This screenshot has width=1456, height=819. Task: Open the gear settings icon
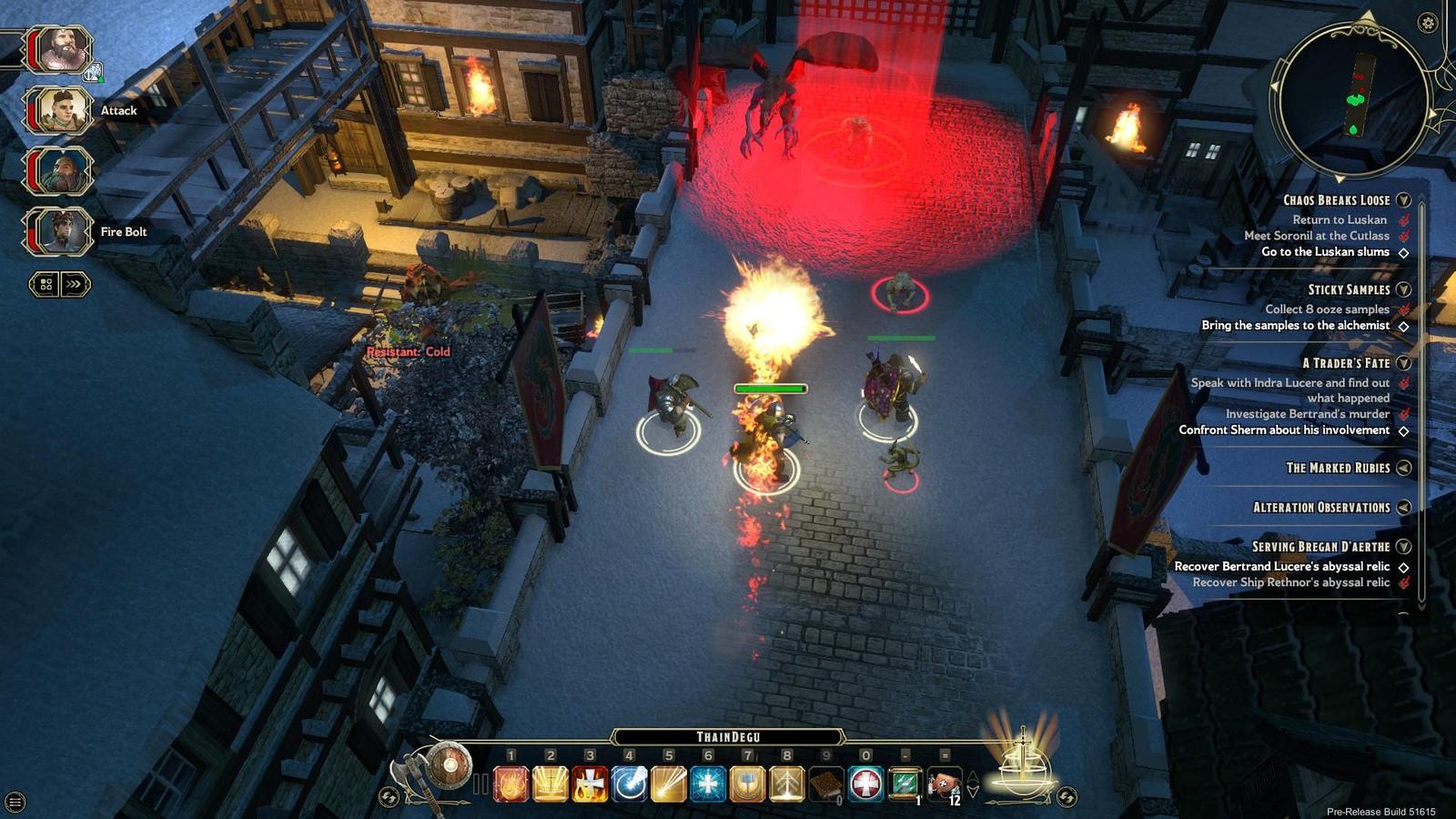(x=1428, y=23)
